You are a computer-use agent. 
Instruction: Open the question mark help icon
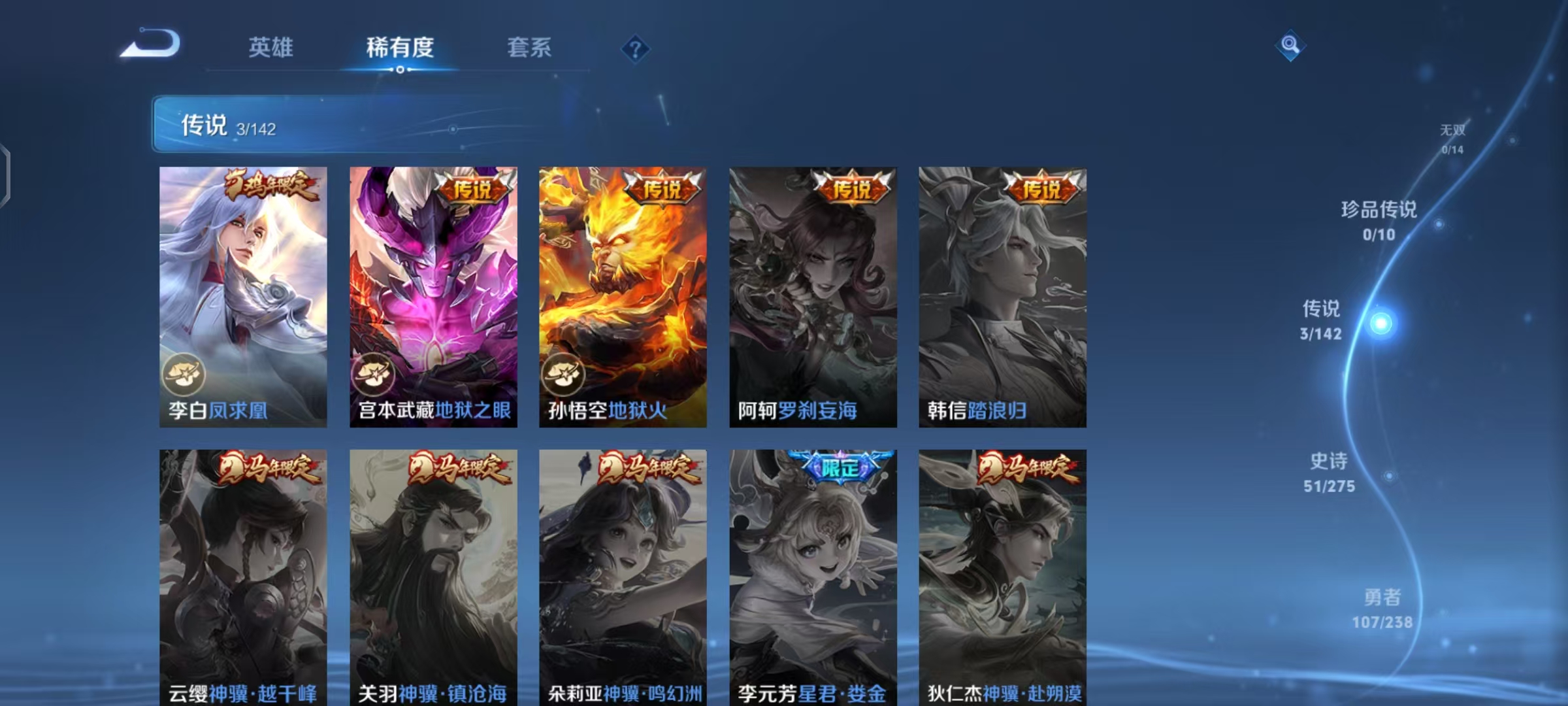point(635,49)
